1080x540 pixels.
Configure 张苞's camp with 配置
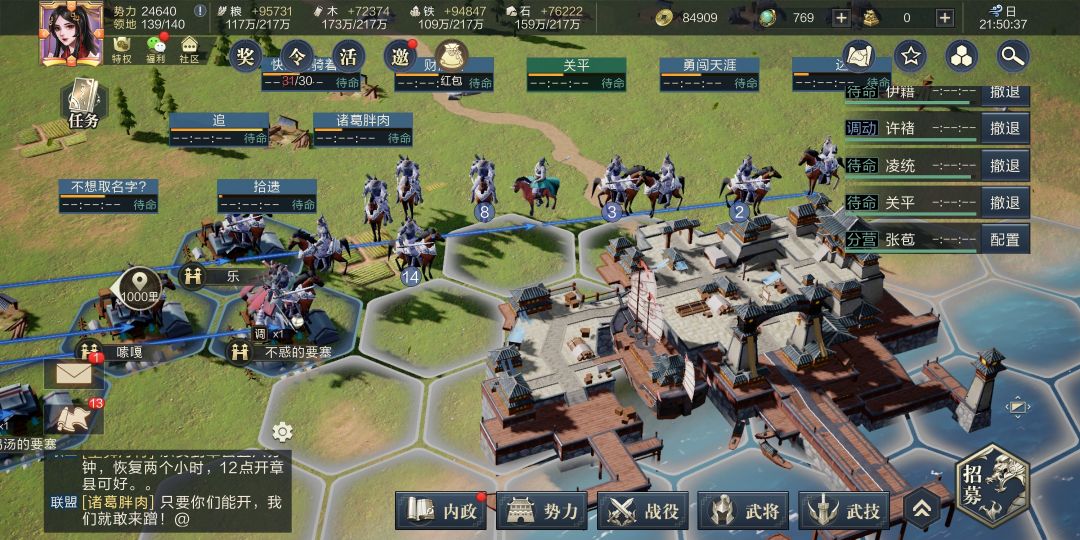[1004, 239]
